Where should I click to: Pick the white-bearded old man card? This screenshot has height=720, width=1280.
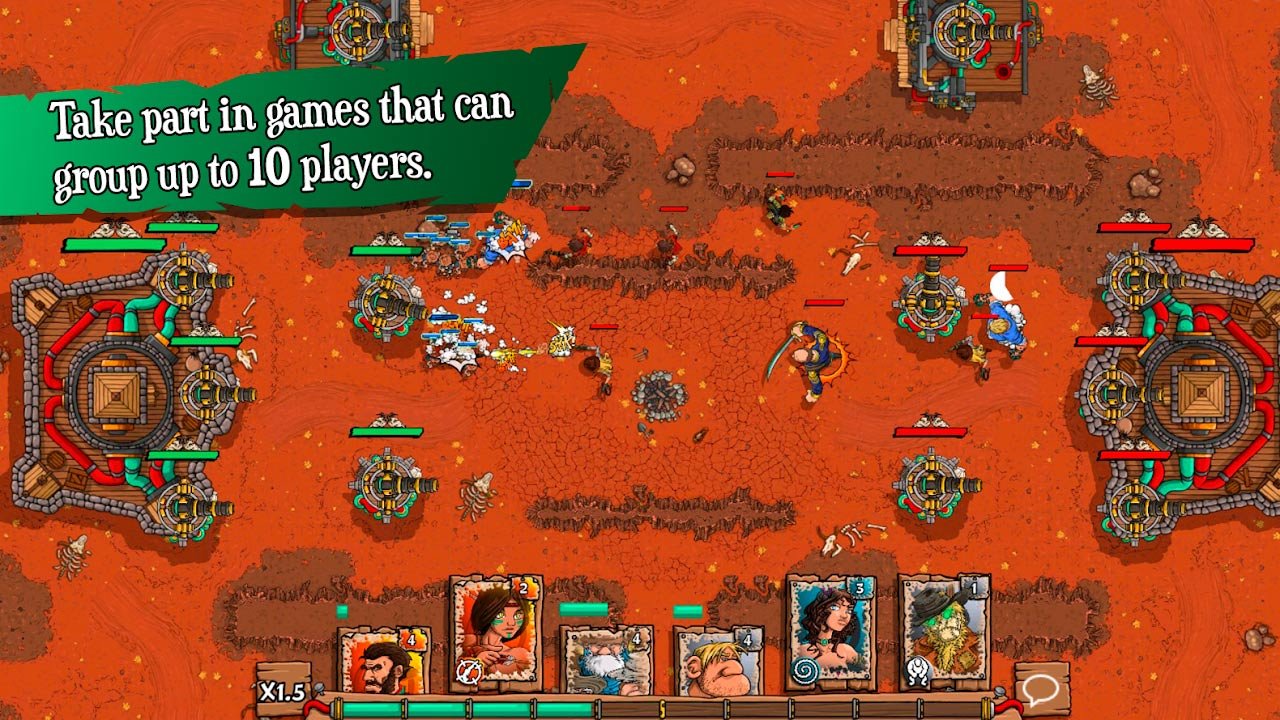tap(606, 660)
